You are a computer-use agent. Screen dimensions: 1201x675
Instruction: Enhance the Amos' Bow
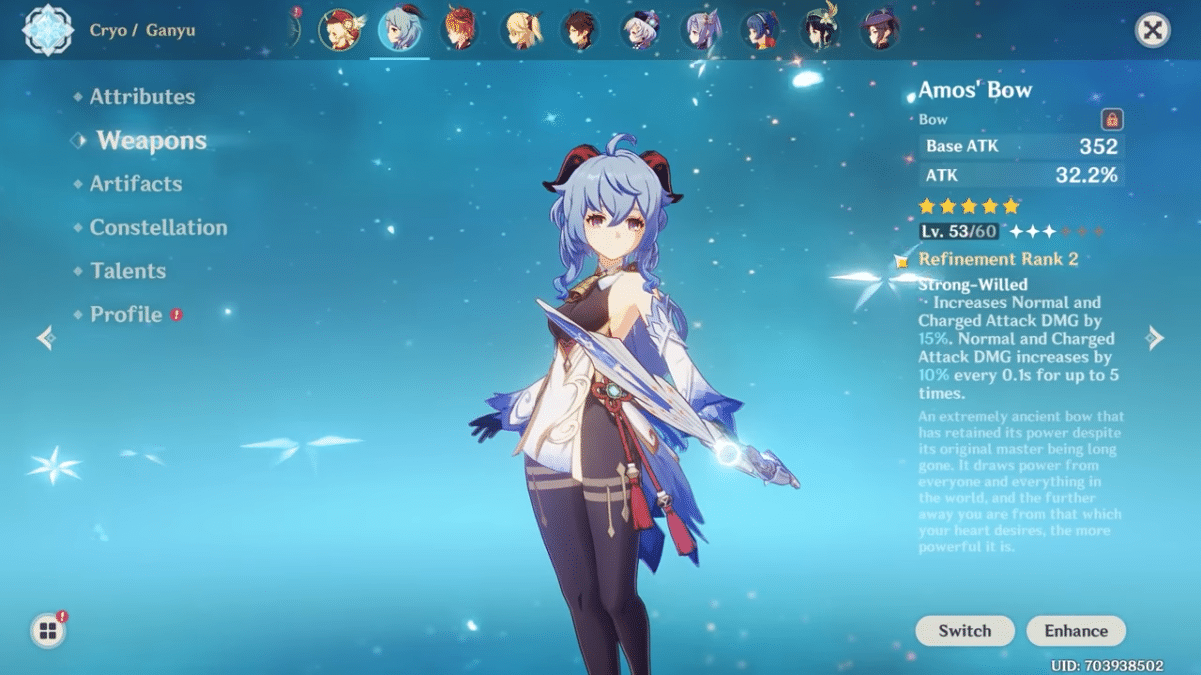pyautogui.click(x=1076, y=631)
